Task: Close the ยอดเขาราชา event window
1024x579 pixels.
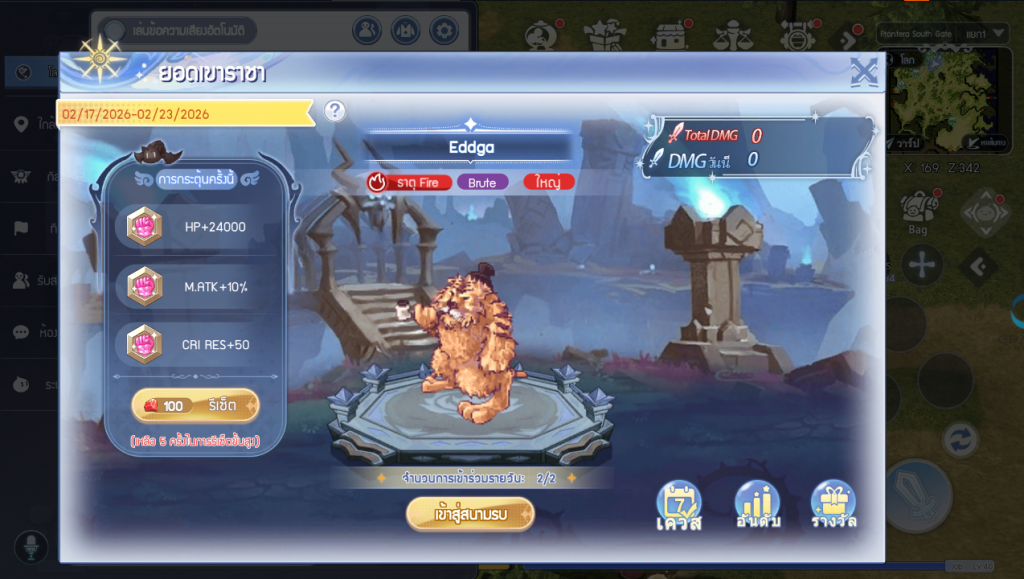Action: pos(863,71)
